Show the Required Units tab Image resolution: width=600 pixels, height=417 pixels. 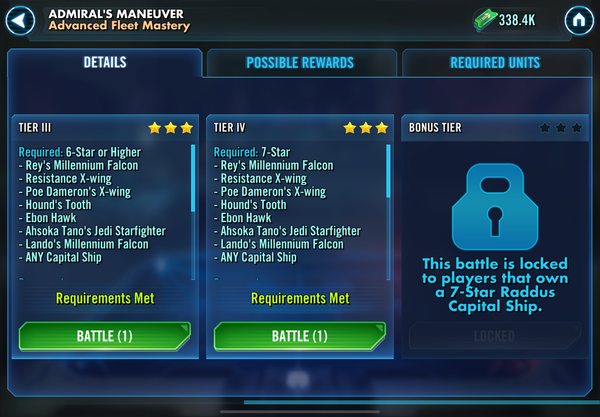click(x=494, y=62)
